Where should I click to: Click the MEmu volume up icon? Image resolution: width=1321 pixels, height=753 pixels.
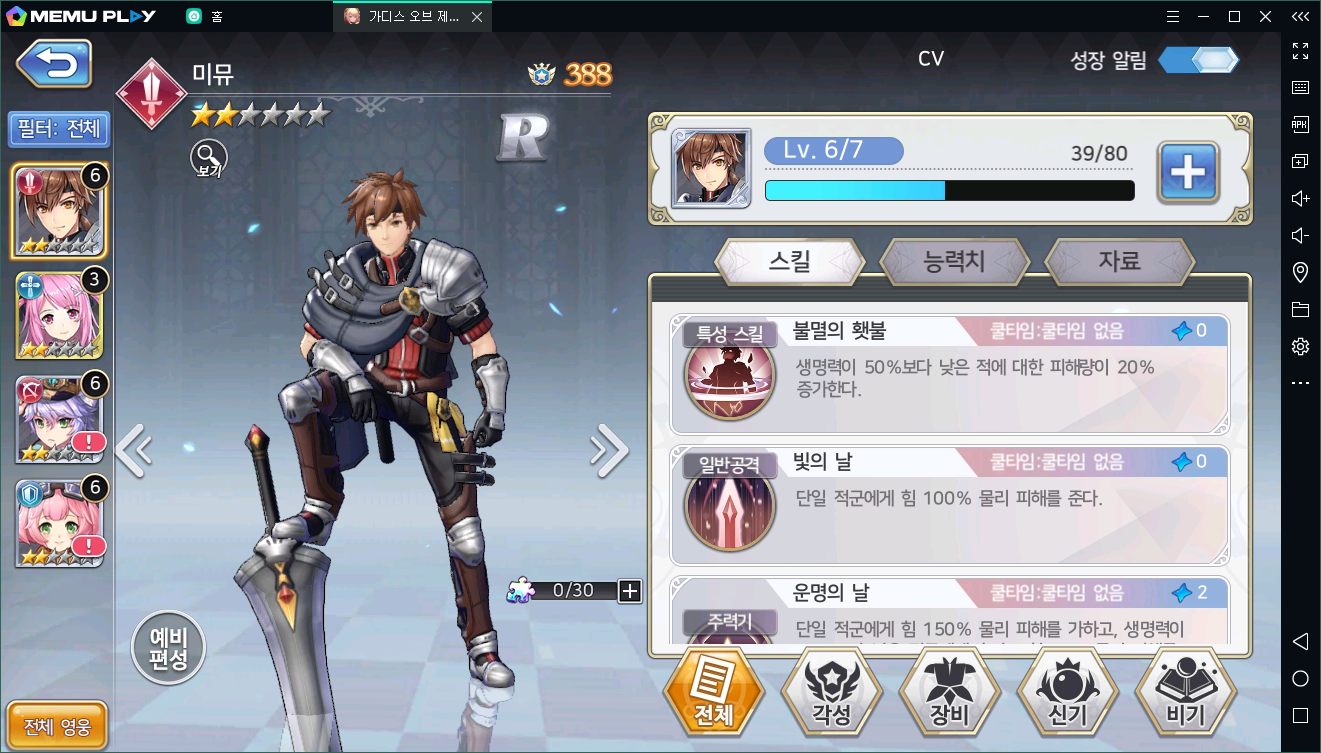[x=1299, y=198]
